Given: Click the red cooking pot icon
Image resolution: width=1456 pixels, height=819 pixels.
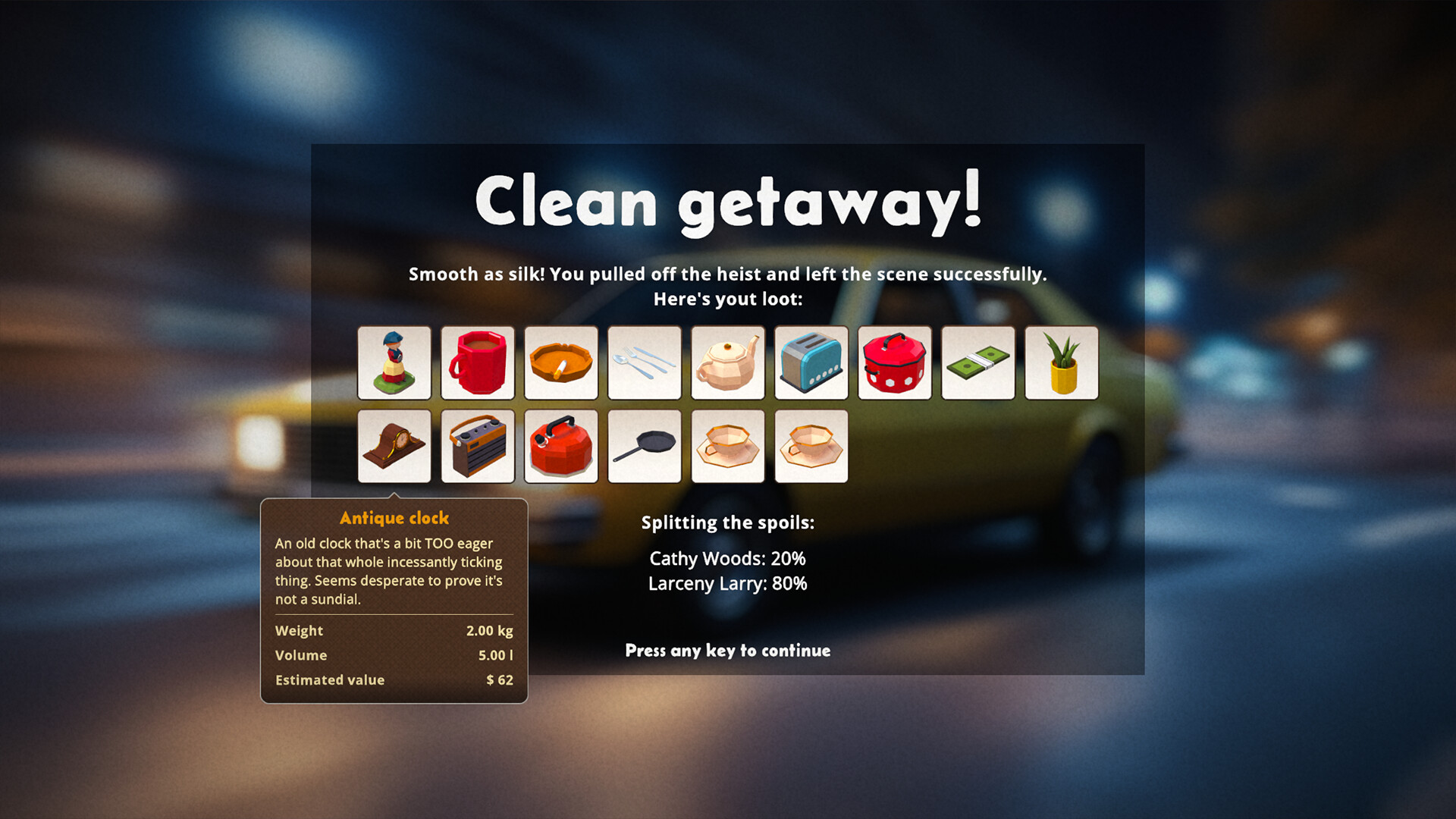Looking at the screenshot, I should tap(895, 363).
